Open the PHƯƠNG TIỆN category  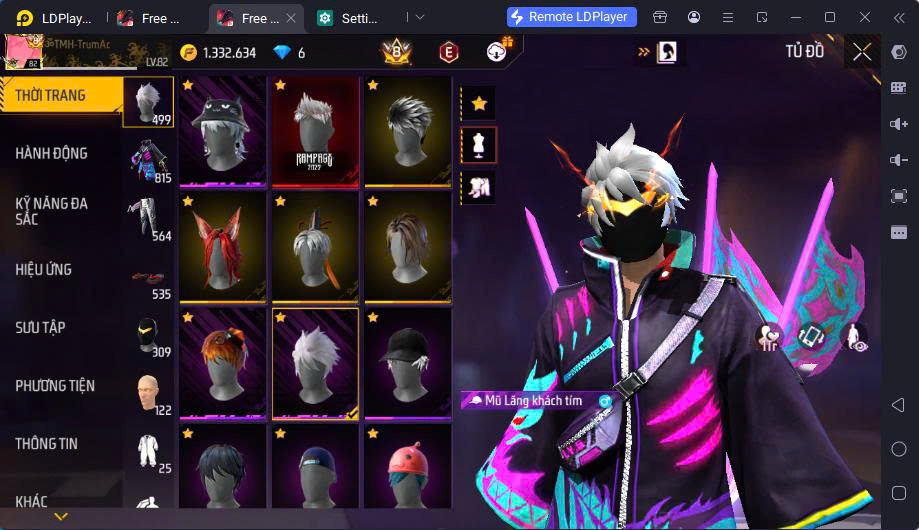click(x=60, y=385)
